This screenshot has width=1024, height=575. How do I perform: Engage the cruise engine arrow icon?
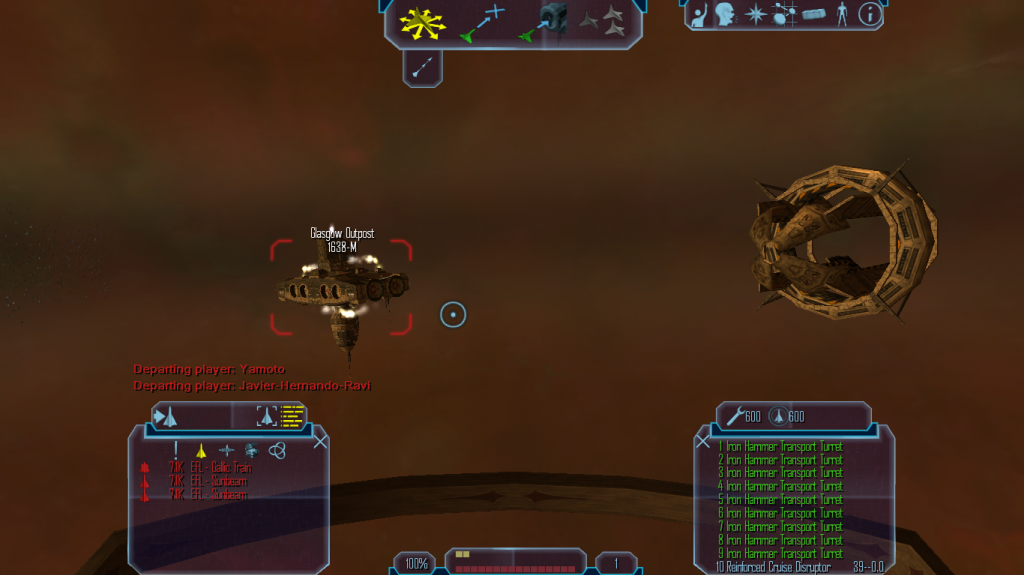422,68
